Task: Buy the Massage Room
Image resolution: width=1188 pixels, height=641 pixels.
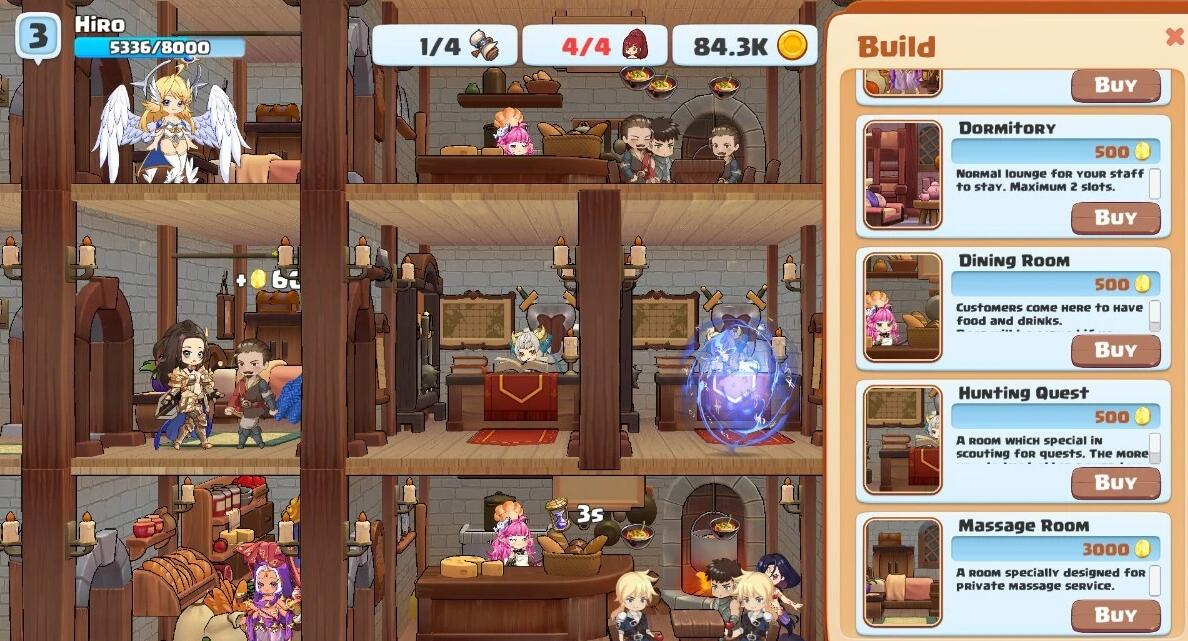Action: [1115, 615]
